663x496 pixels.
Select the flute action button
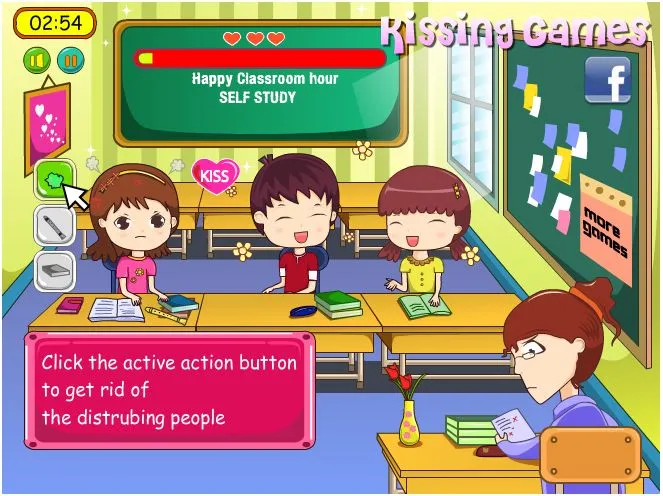(x=53, y=225)
